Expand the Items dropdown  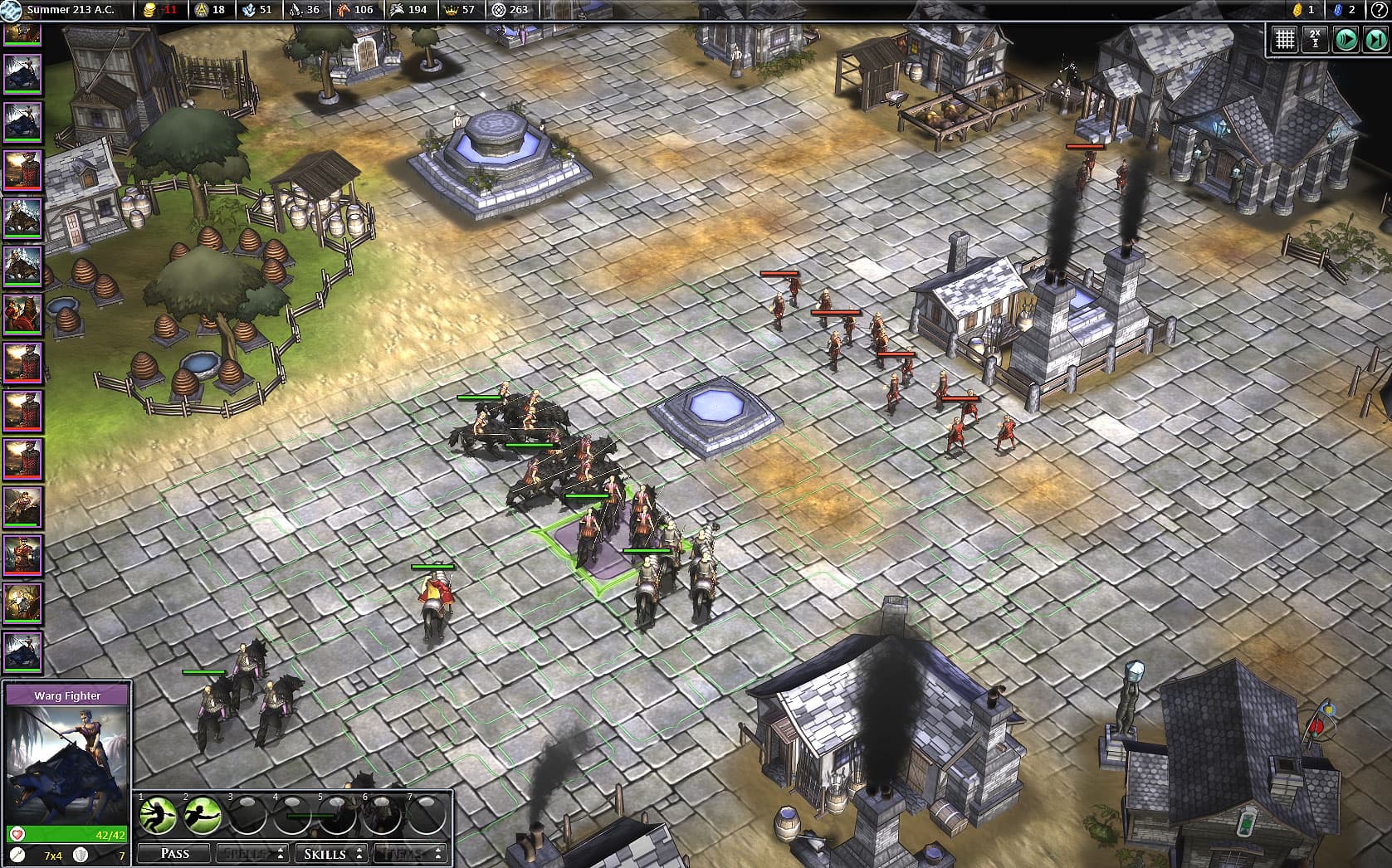click(x=409, y=853)
